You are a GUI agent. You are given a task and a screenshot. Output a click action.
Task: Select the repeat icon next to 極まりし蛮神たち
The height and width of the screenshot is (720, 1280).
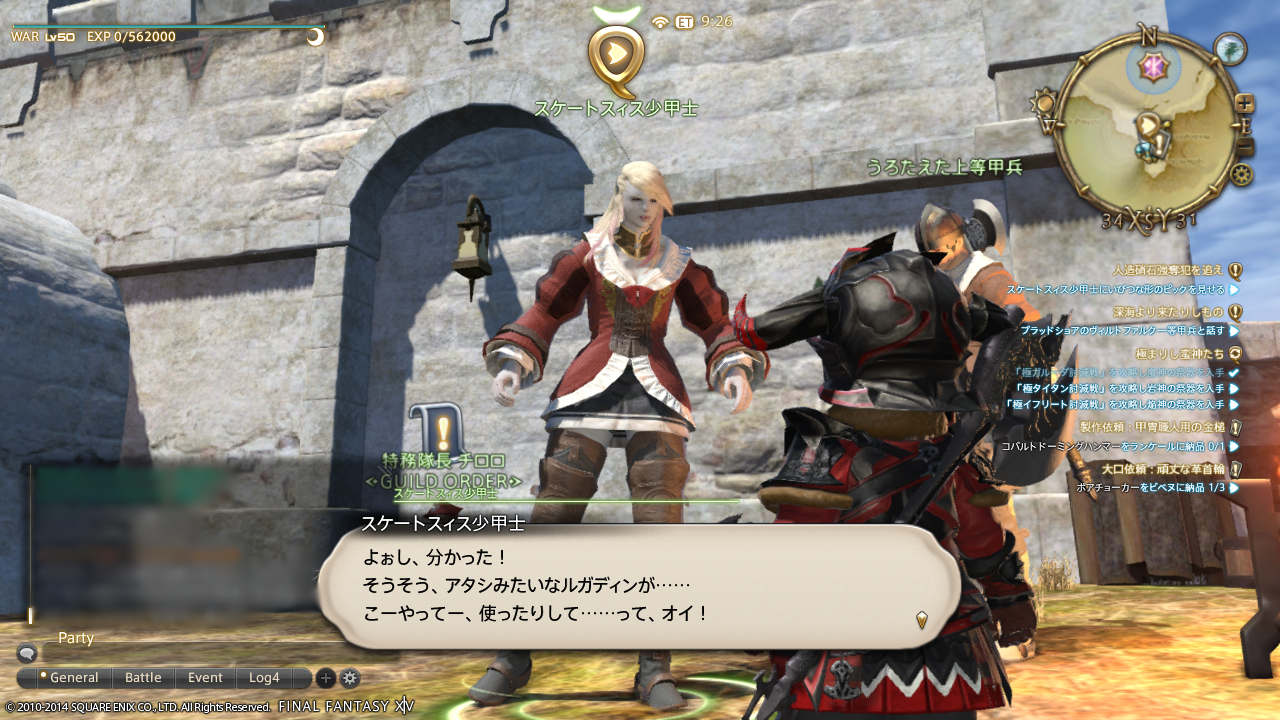click(x=1233, y=353)
